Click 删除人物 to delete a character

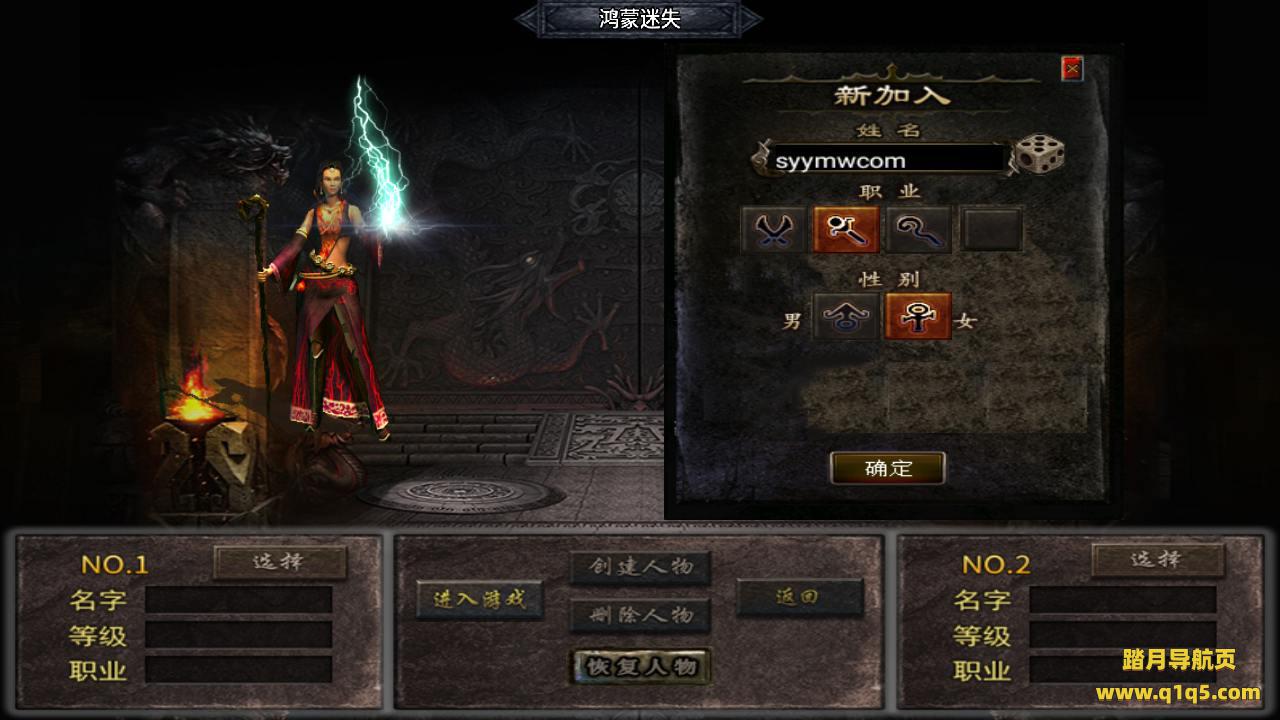(640, 615)
